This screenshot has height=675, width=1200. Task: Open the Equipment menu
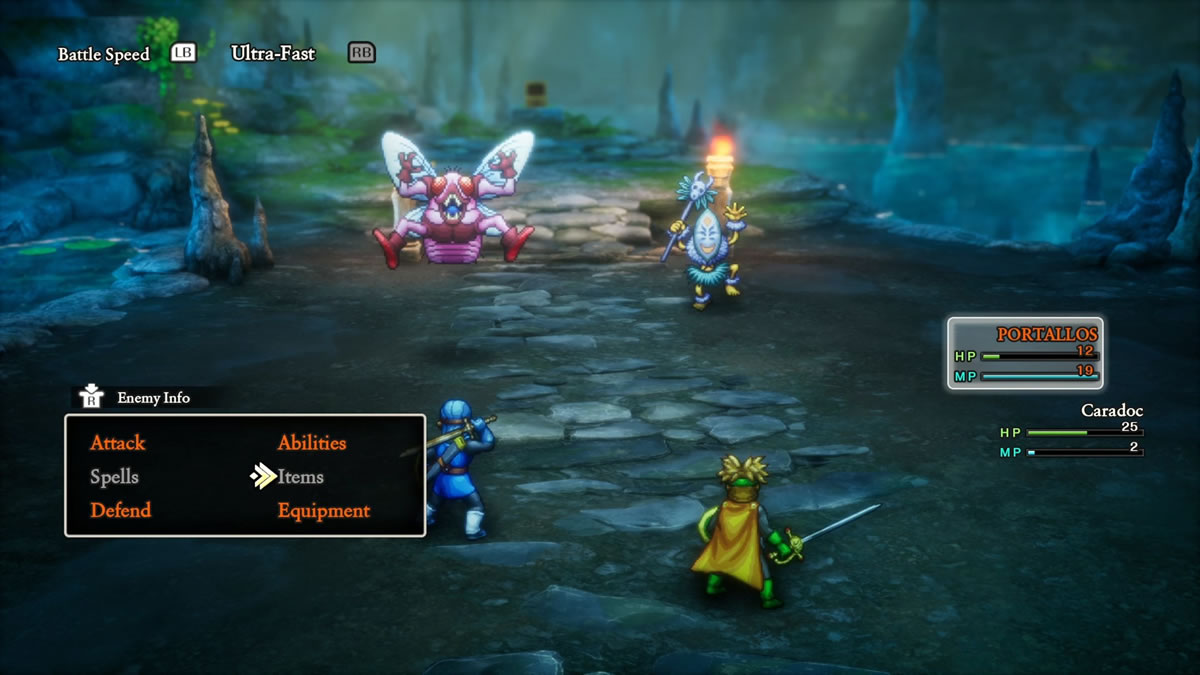click(324, 511)
